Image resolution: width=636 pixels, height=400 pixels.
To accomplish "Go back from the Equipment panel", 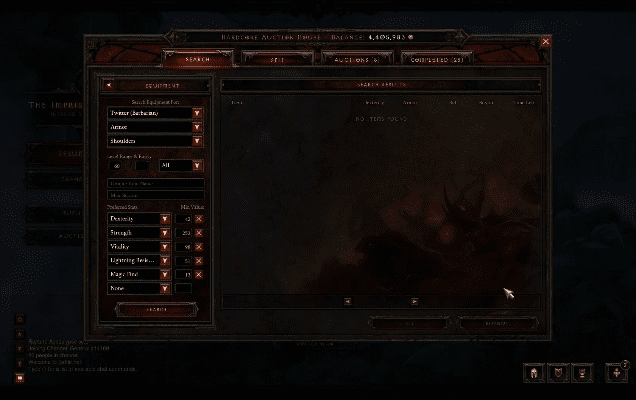I will [110, 86].
